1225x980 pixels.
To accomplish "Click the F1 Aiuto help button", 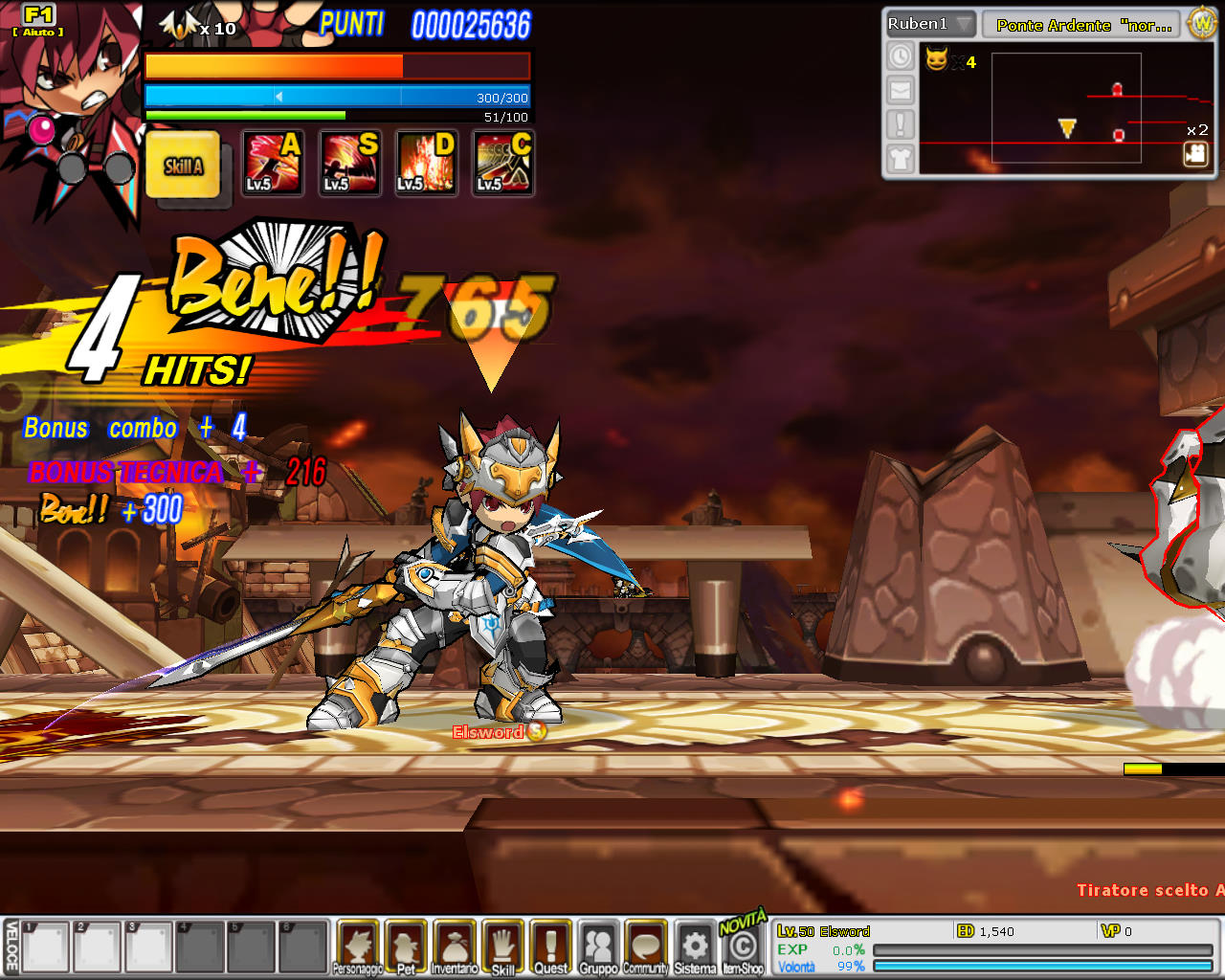I will (38, 19).
